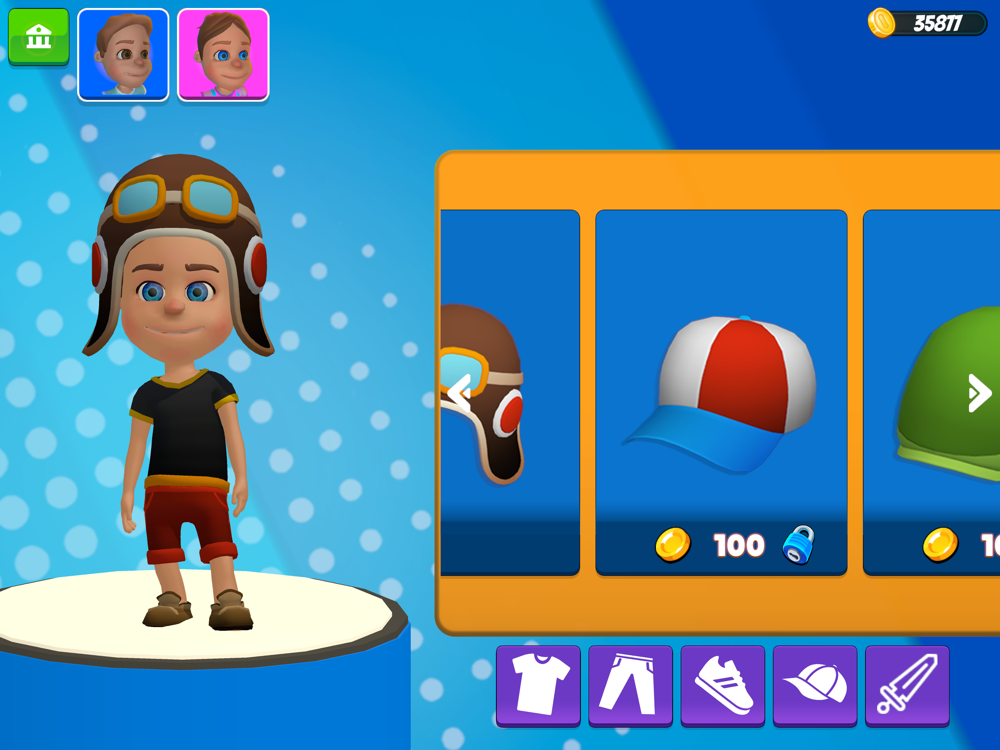Switch to the hats category
Viewport: 1000px width, 750px height.
click(x=815, y=685)
